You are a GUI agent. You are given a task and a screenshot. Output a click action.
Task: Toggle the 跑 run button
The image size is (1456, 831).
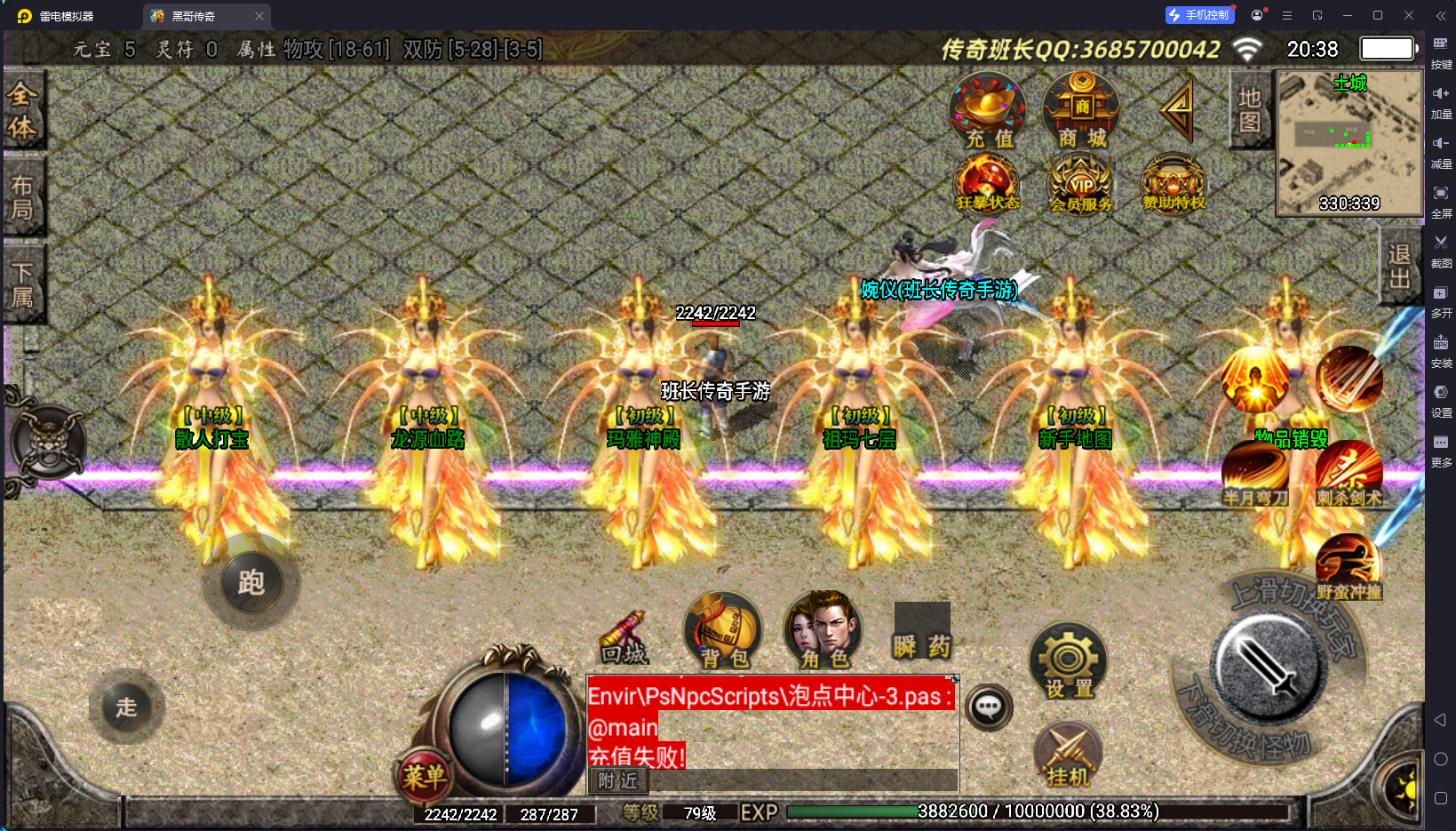coord(251,583)
